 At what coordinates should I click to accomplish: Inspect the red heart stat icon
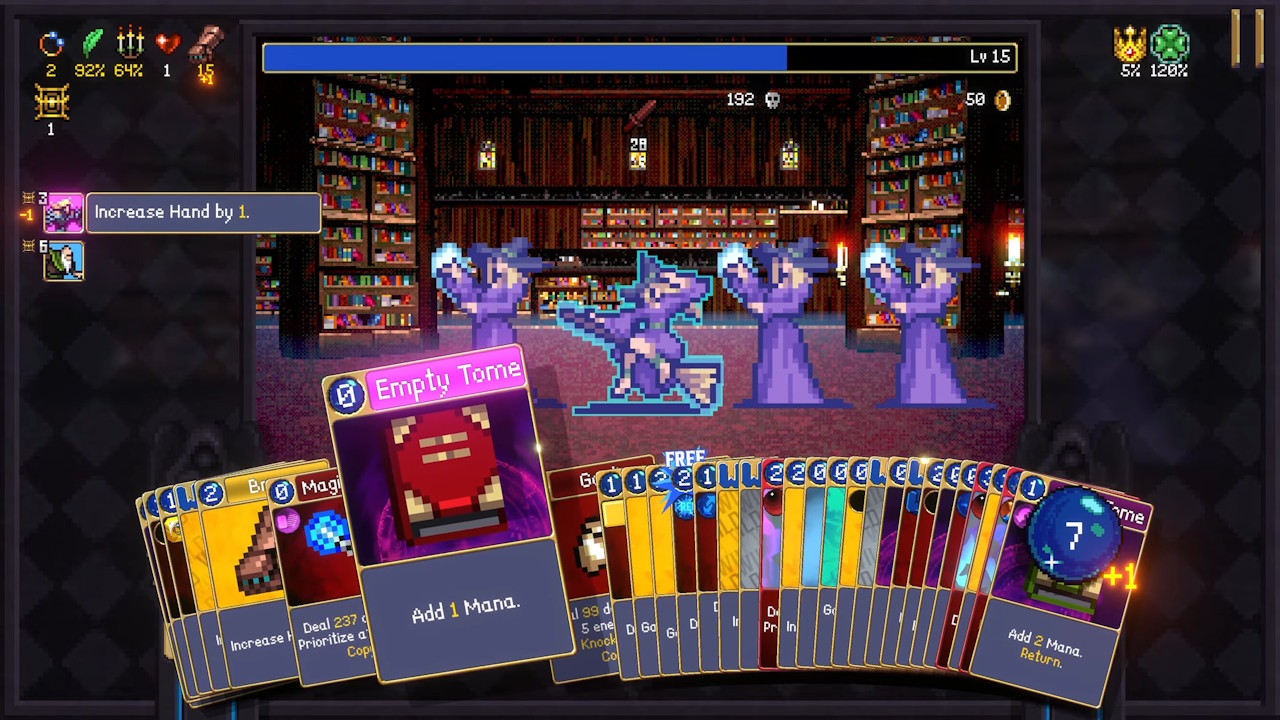[x=167, y=44]
